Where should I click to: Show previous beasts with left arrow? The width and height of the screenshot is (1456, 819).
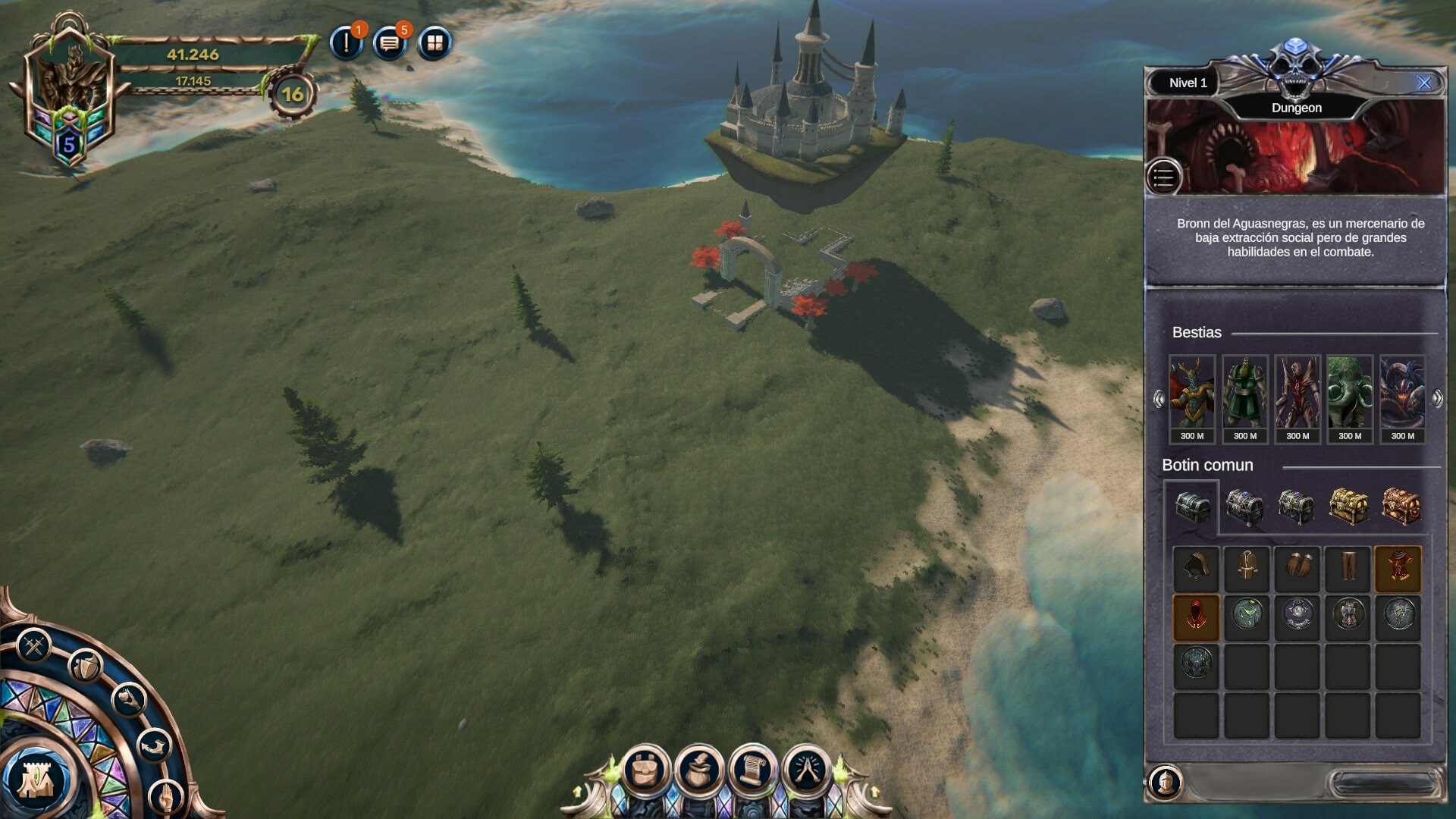click(1159, 398)
